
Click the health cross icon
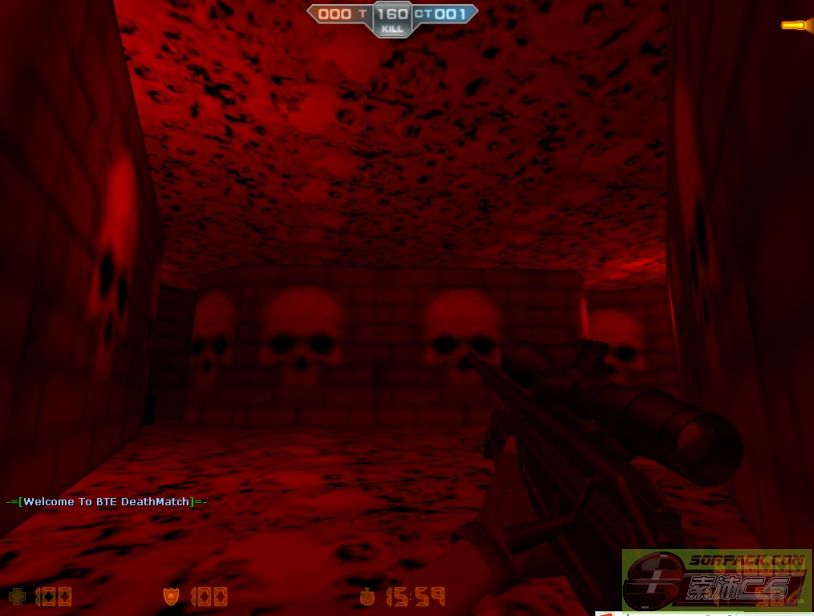(x=17, y=597)
